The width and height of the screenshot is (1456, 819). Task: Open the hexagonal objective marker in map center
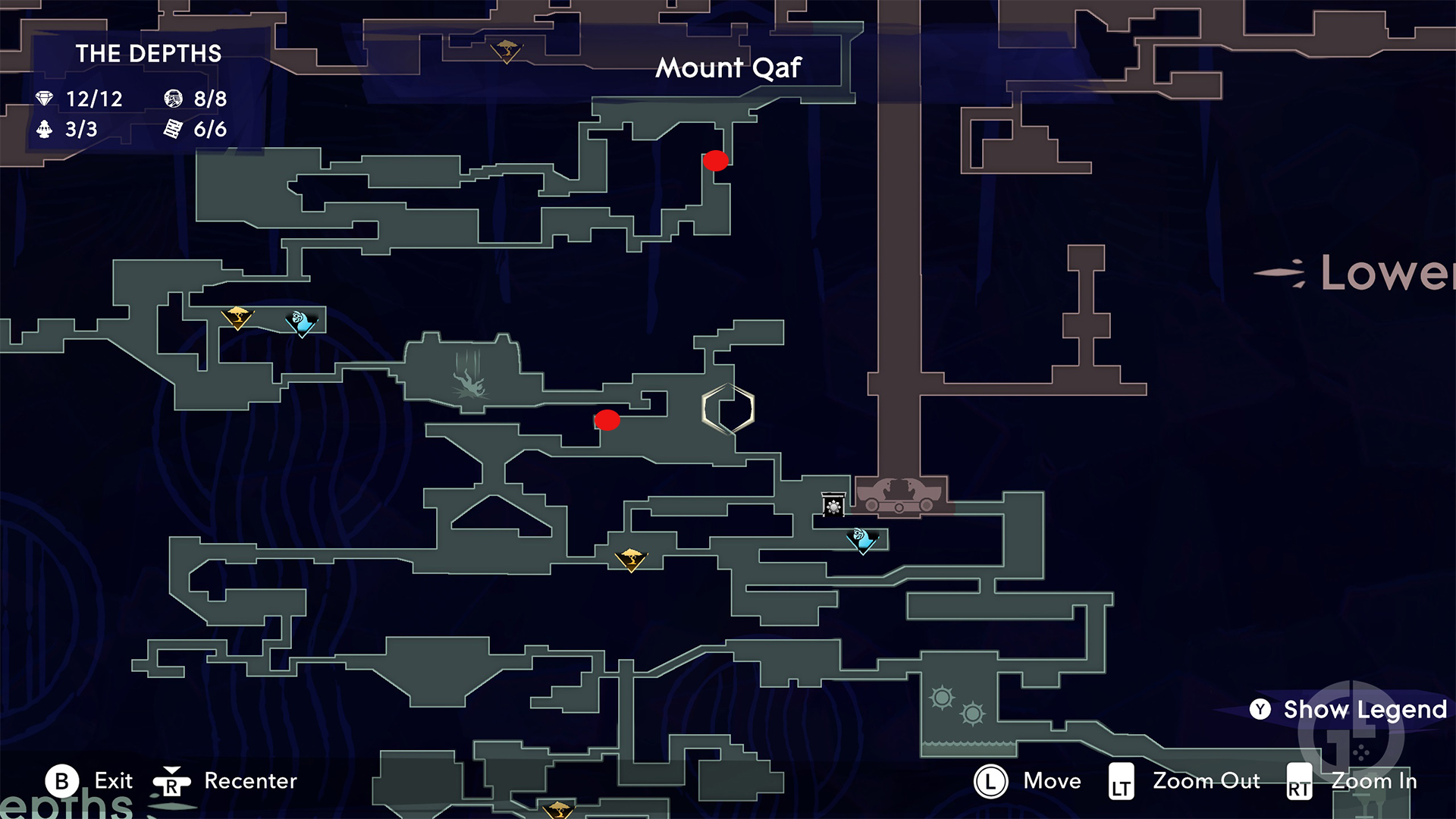coord(729,409)
